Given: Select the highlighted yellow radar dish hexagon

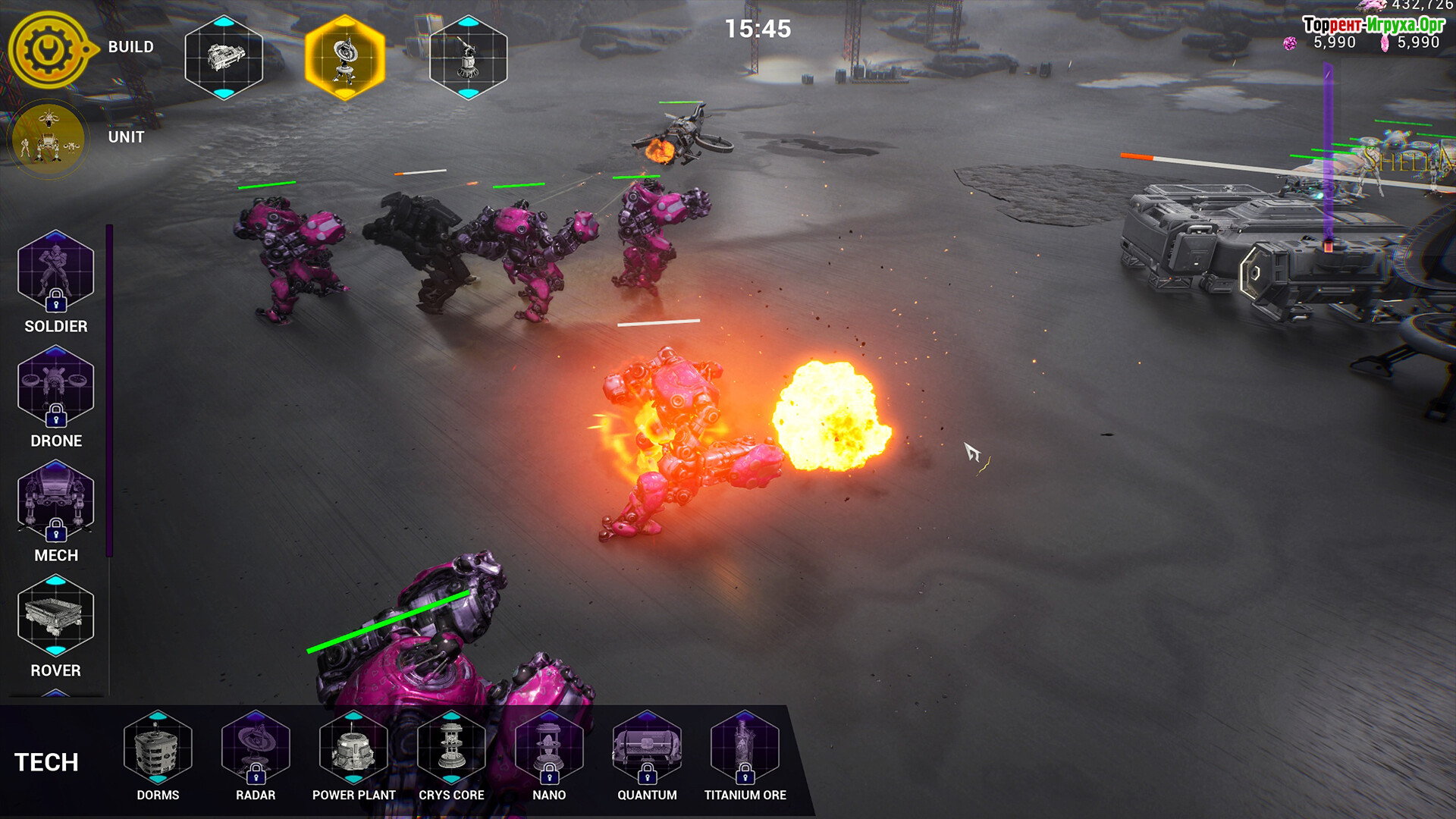Looking at the screenshot, I should pos(345,58).
